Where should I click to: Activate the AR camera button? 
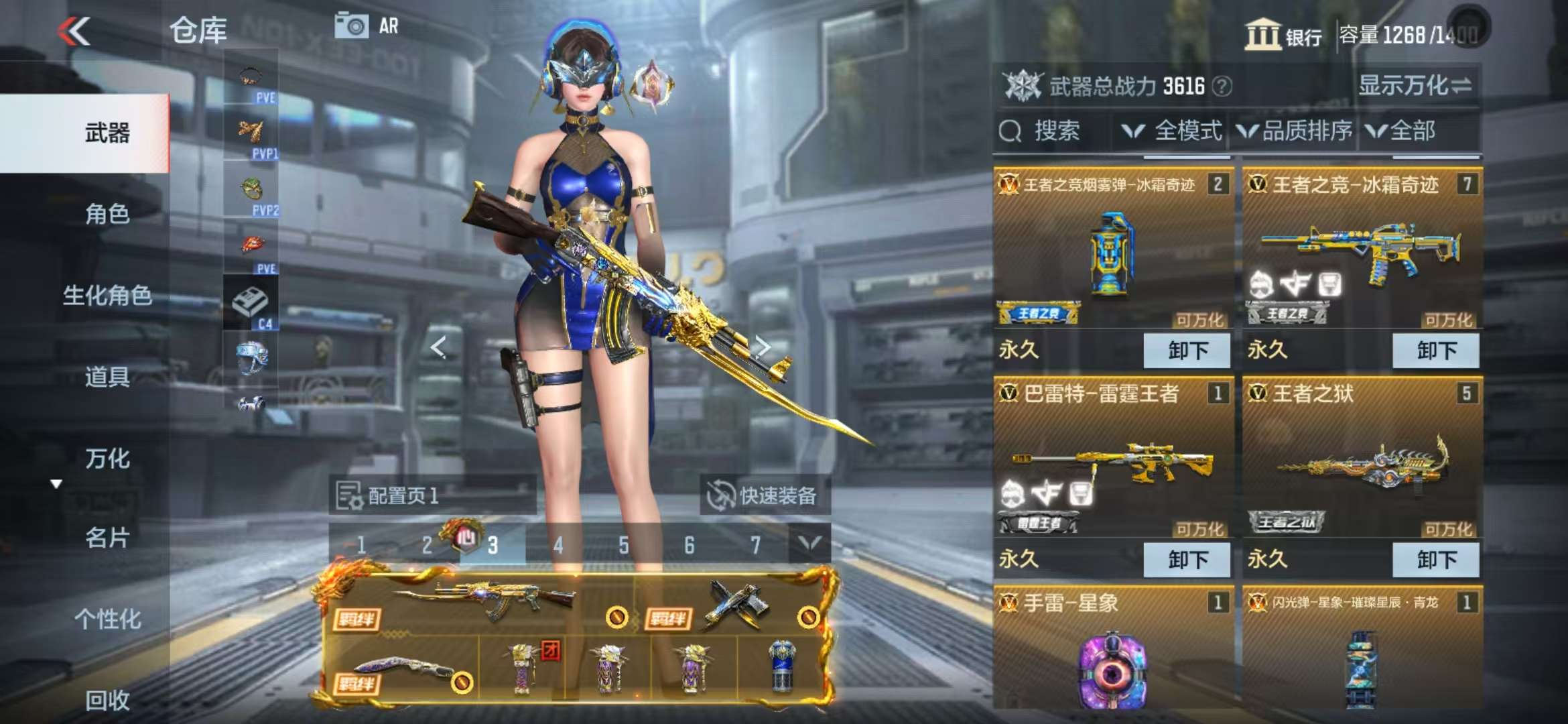pyautogui.click(x=367, y=26)
